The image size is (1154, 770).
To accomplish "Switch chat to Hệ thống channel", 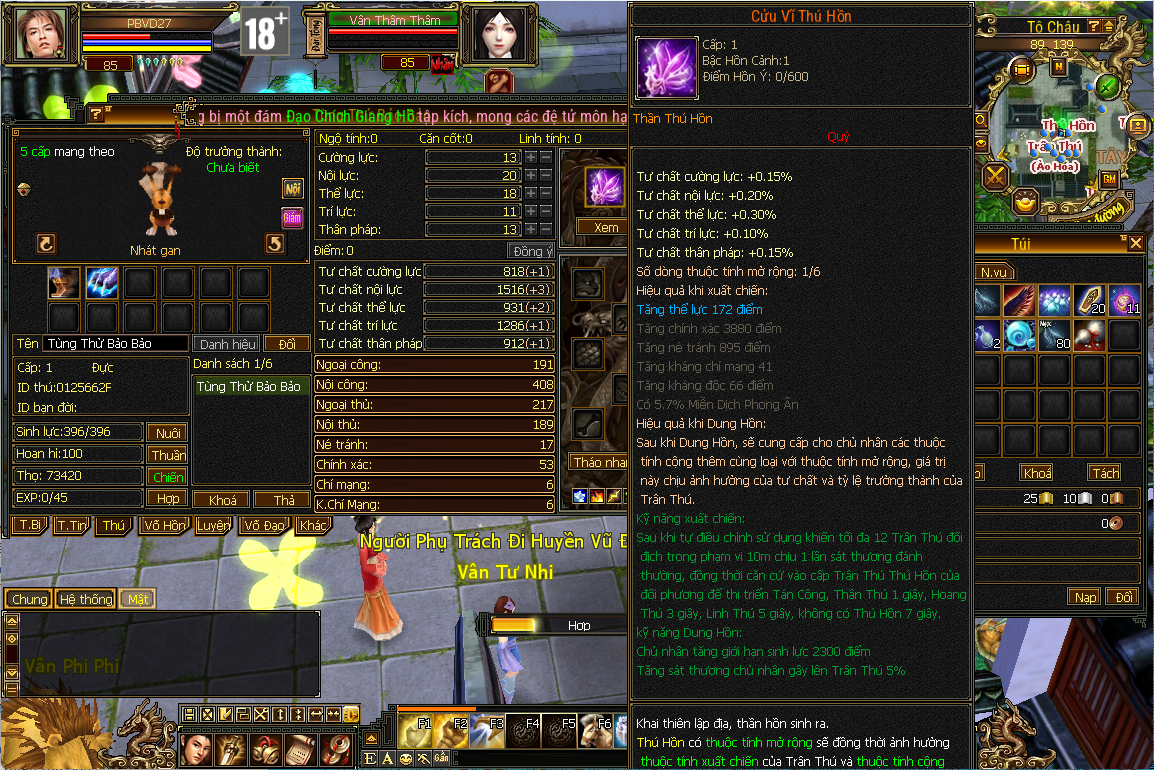I will [x=85, y=599].
